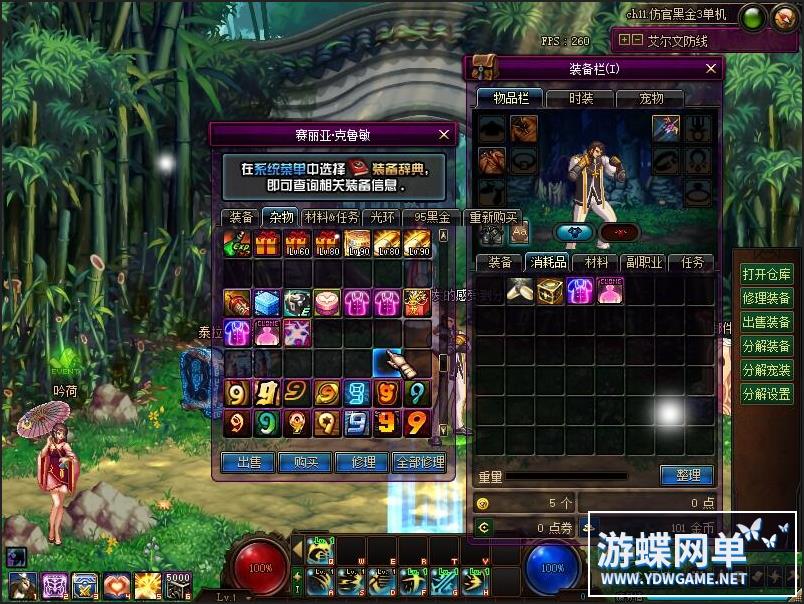Select the 副职业 inventory tab

(x=645, y=263)
